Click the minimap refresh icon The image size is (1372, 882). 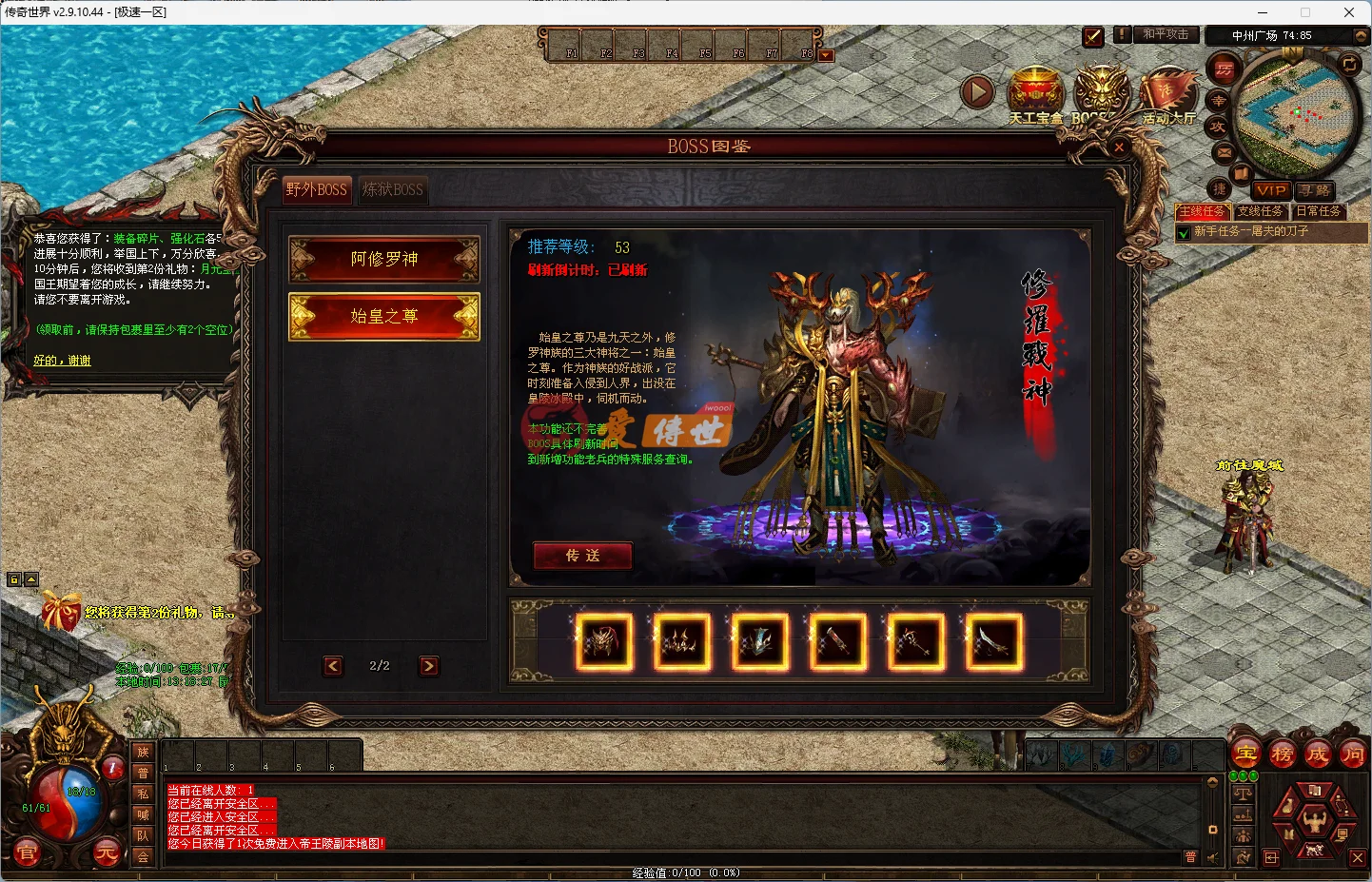point(1349,65)
